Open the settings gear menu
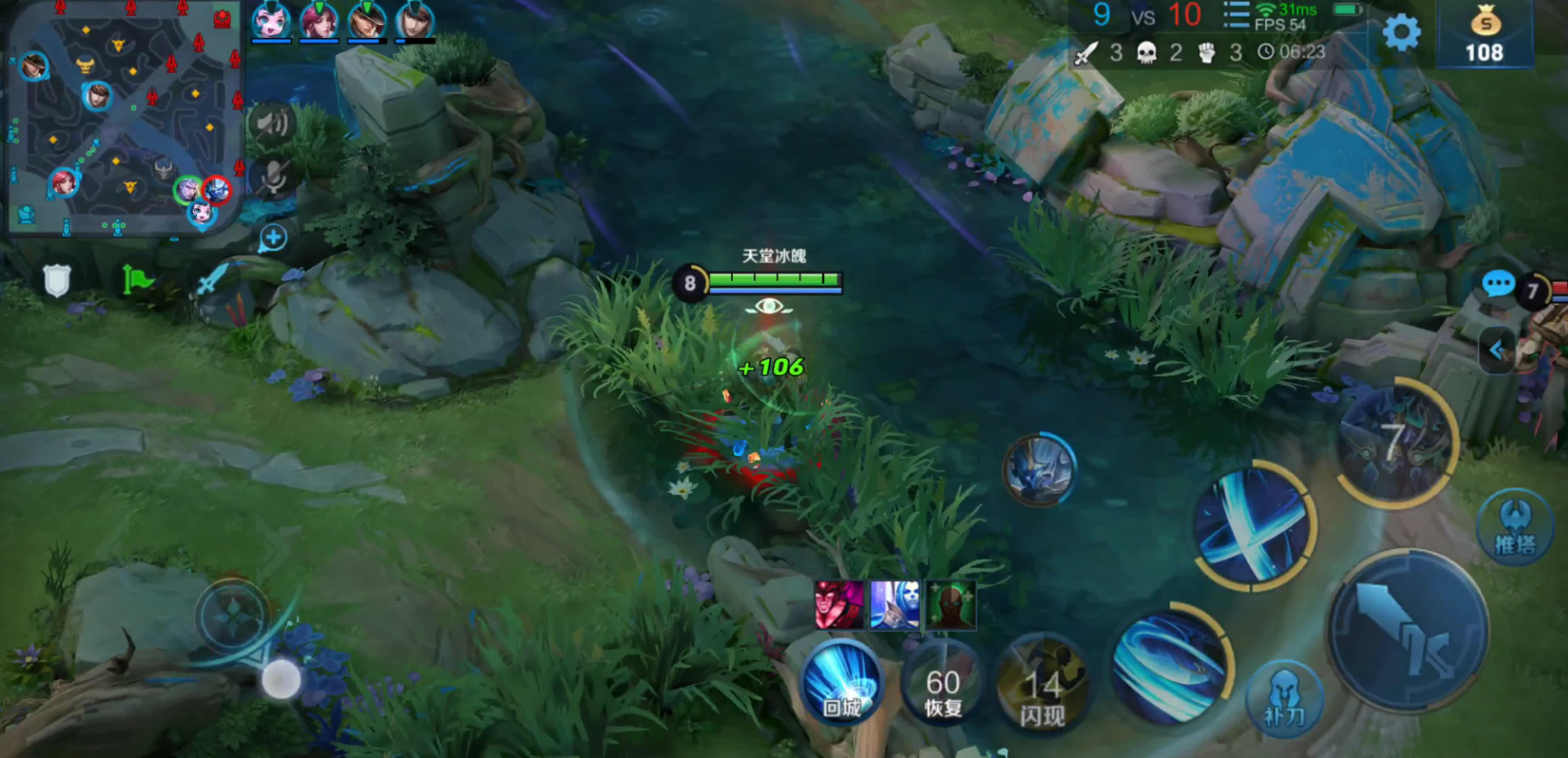The width and height of the screenshot is (1568, 758). click(x=1401, y=33)
